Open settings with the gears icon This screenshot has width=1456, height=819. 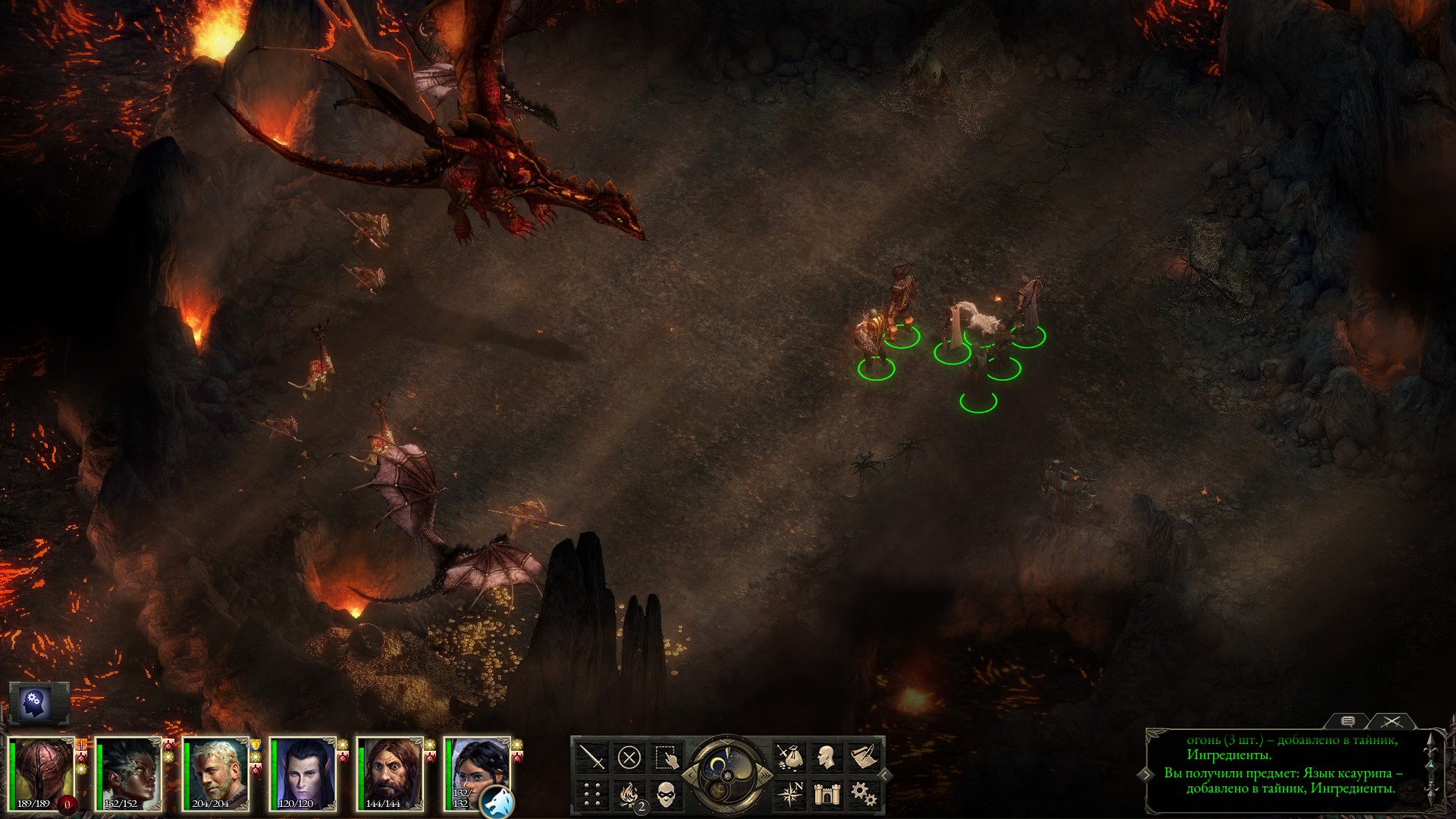pos(863,794)
